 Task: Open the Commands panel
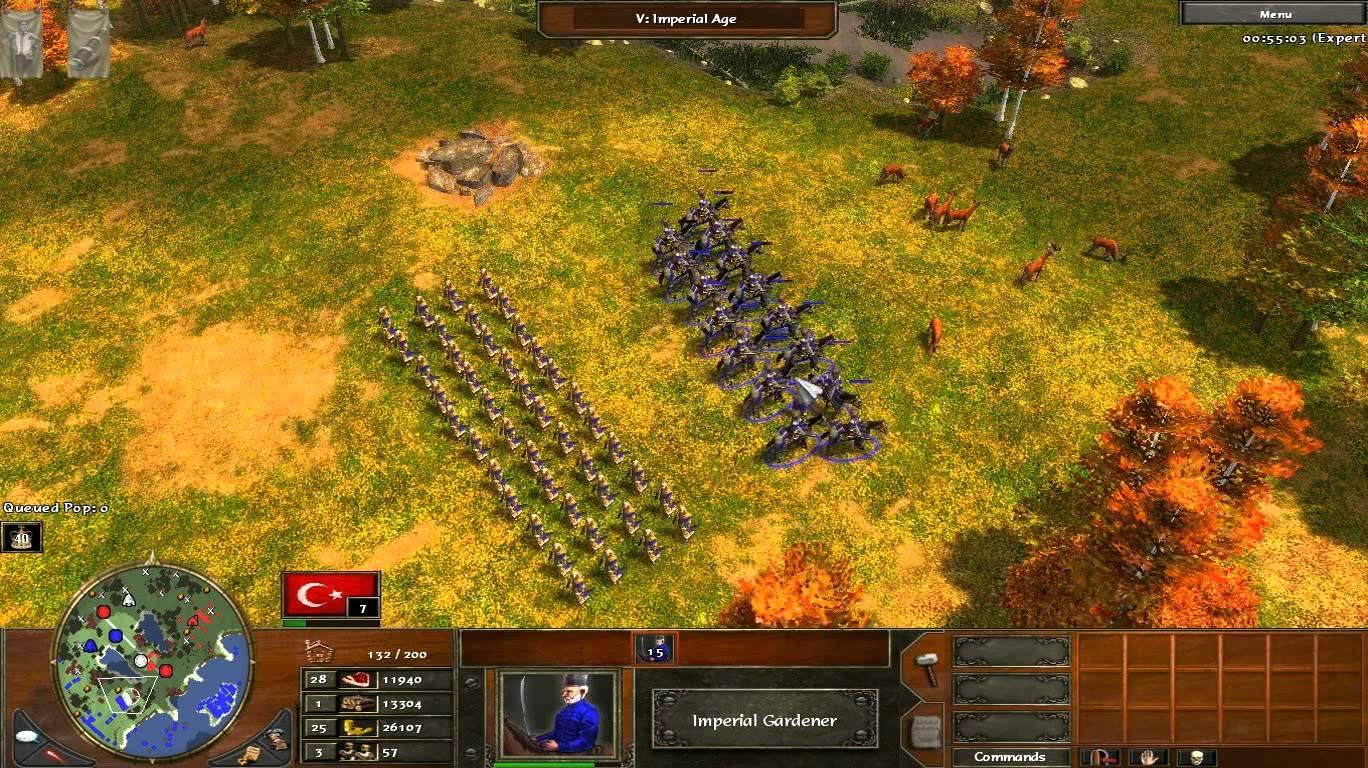coord(1009,757)
